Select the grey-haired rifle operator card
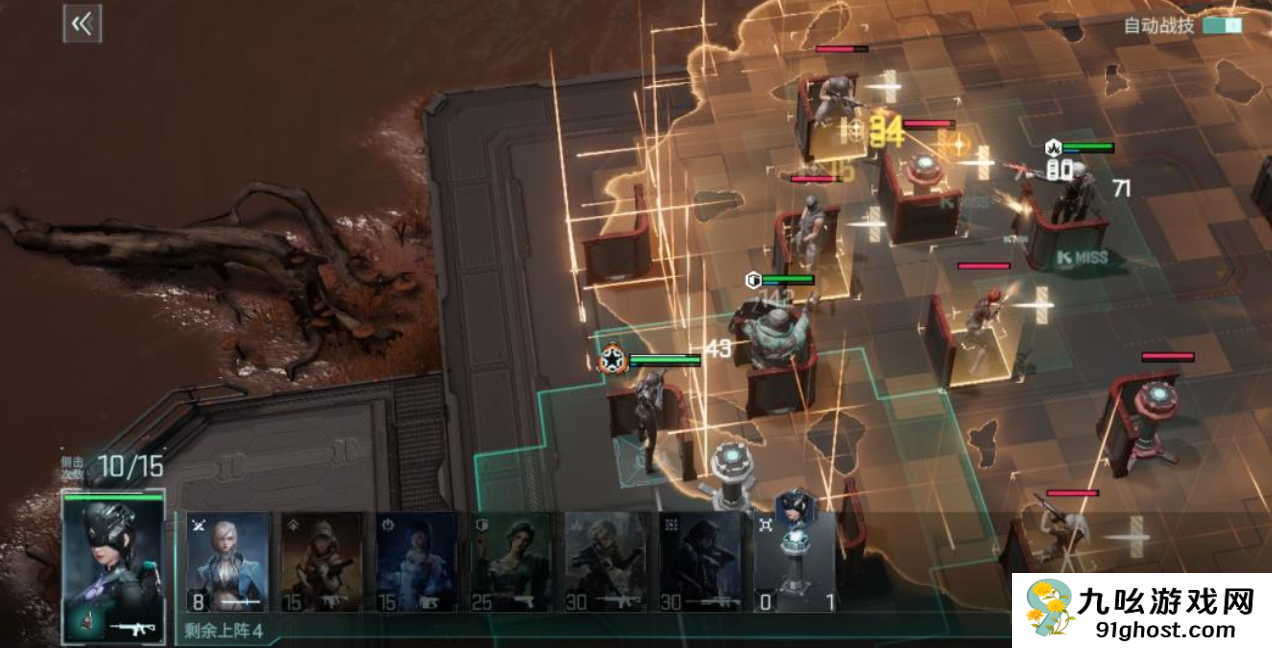This screenshot has width=1272, height=648. (x=606, y=561)
